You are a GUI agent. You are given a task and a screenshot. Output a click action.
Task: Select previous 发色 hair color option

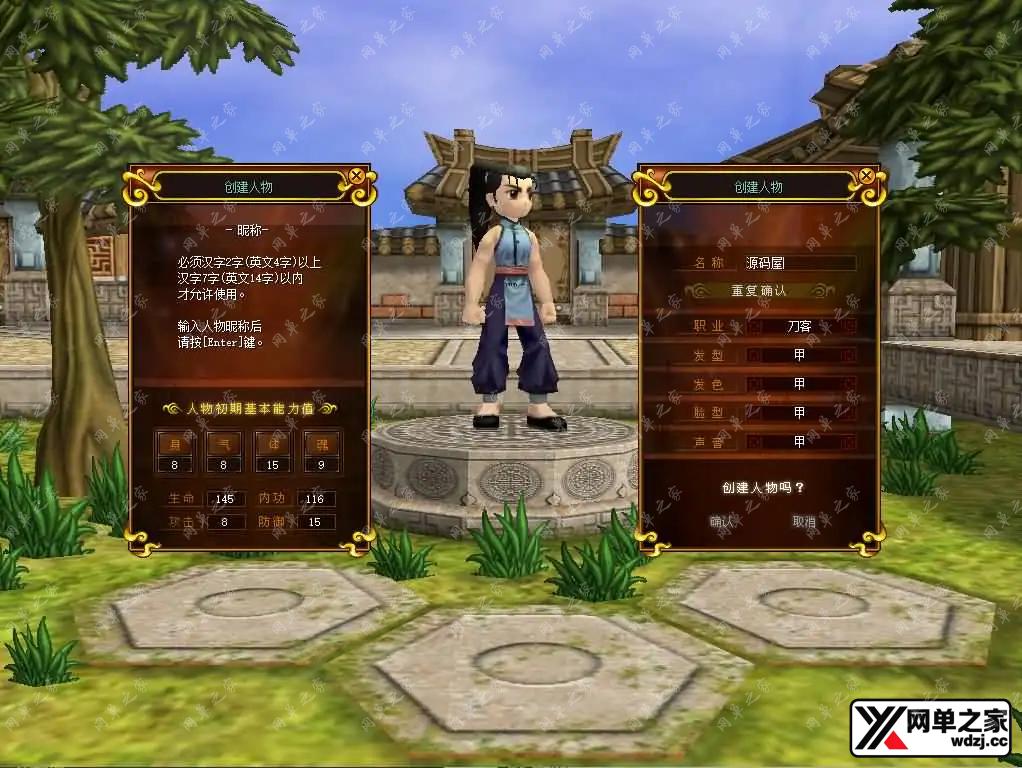754,384
